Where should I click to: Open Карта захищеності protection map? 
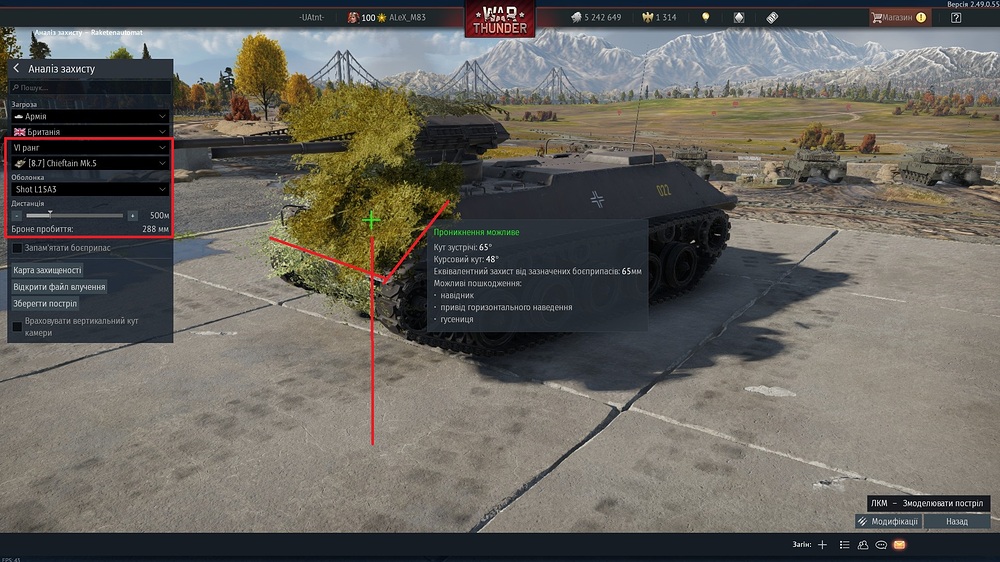point(47,270)
